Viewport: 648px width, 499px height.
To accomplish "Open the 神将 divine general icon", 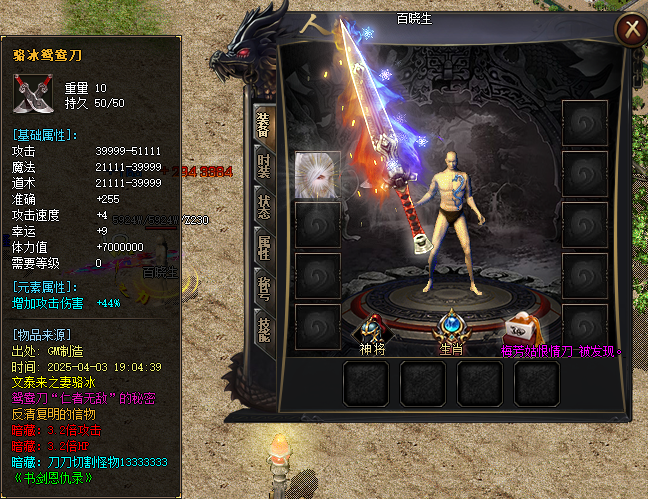I will pos(372,328).
